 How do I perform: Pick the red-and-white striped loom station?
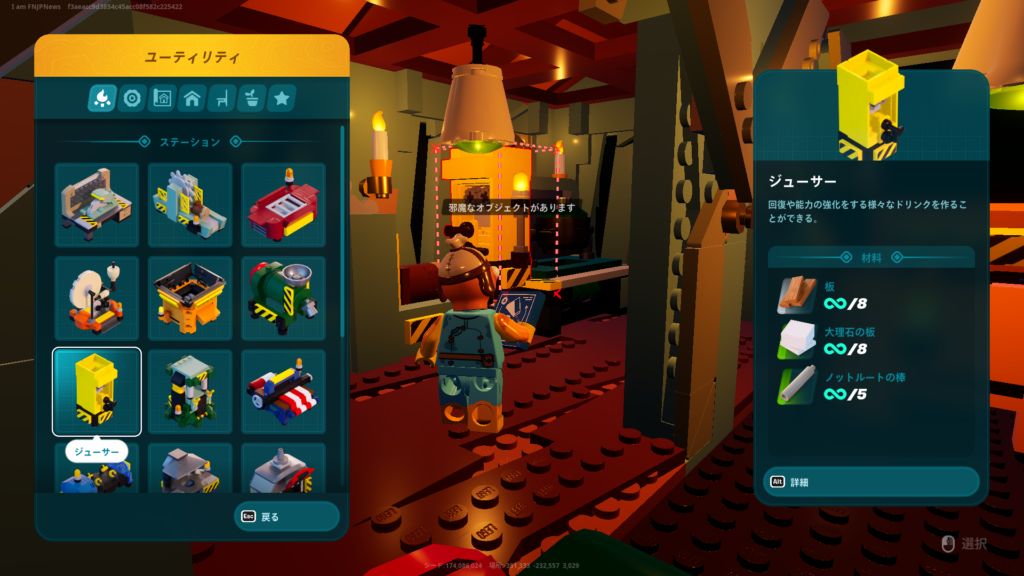coord(283,391)
